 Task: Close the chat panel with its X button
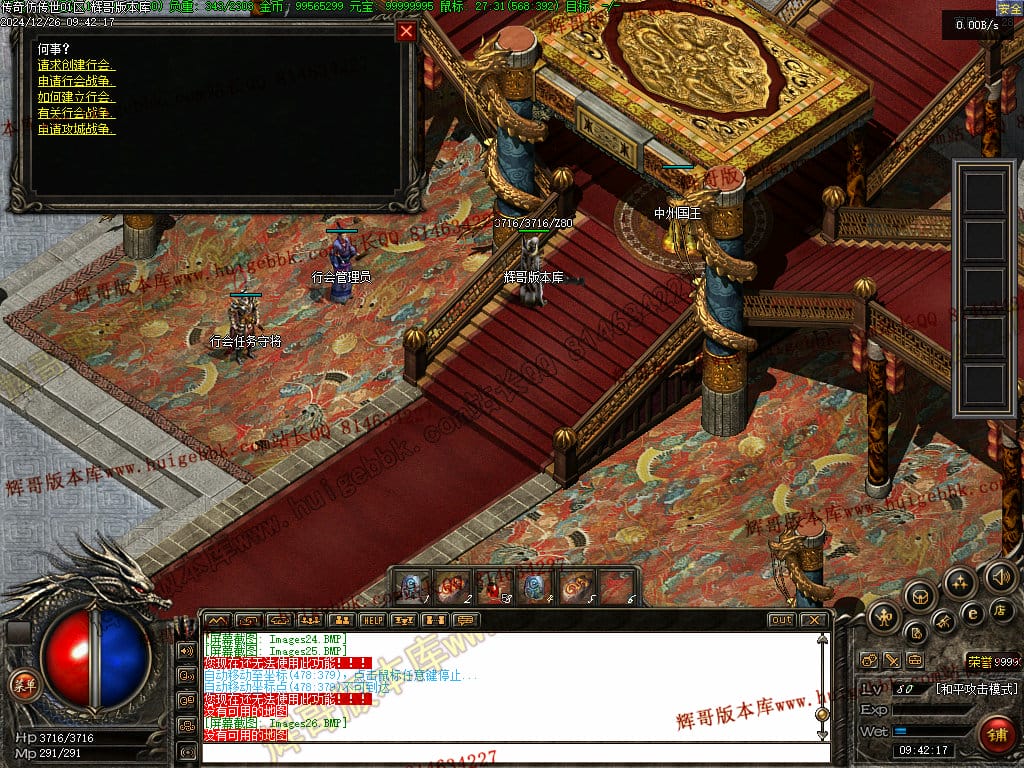pos(813,620)
